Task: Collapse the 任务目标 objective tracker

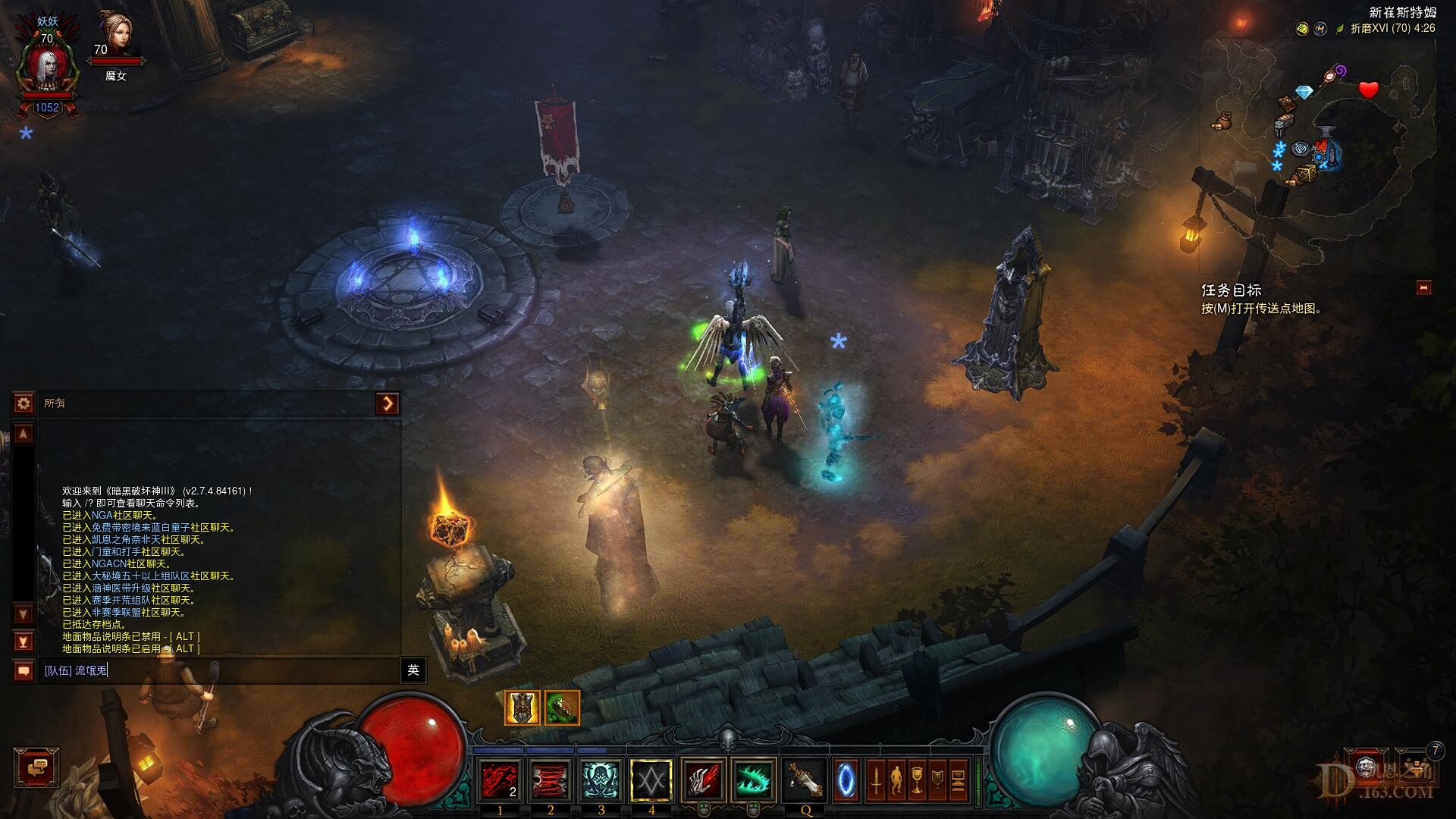Action: pyautogui.click(x=1423, y=287)
